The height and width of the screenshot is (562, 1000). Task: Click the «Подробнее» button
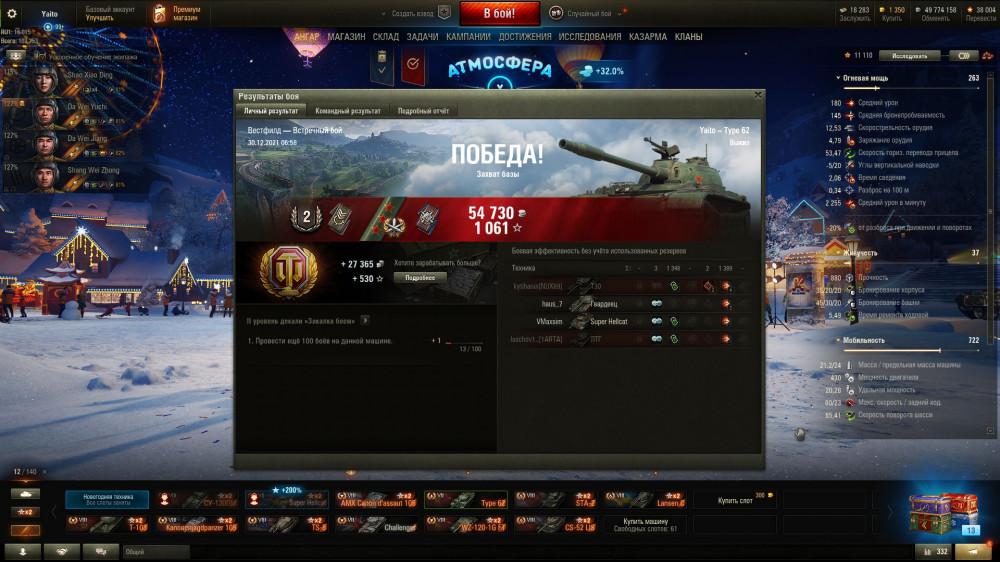pyautogui.click(x=420, y=277)
